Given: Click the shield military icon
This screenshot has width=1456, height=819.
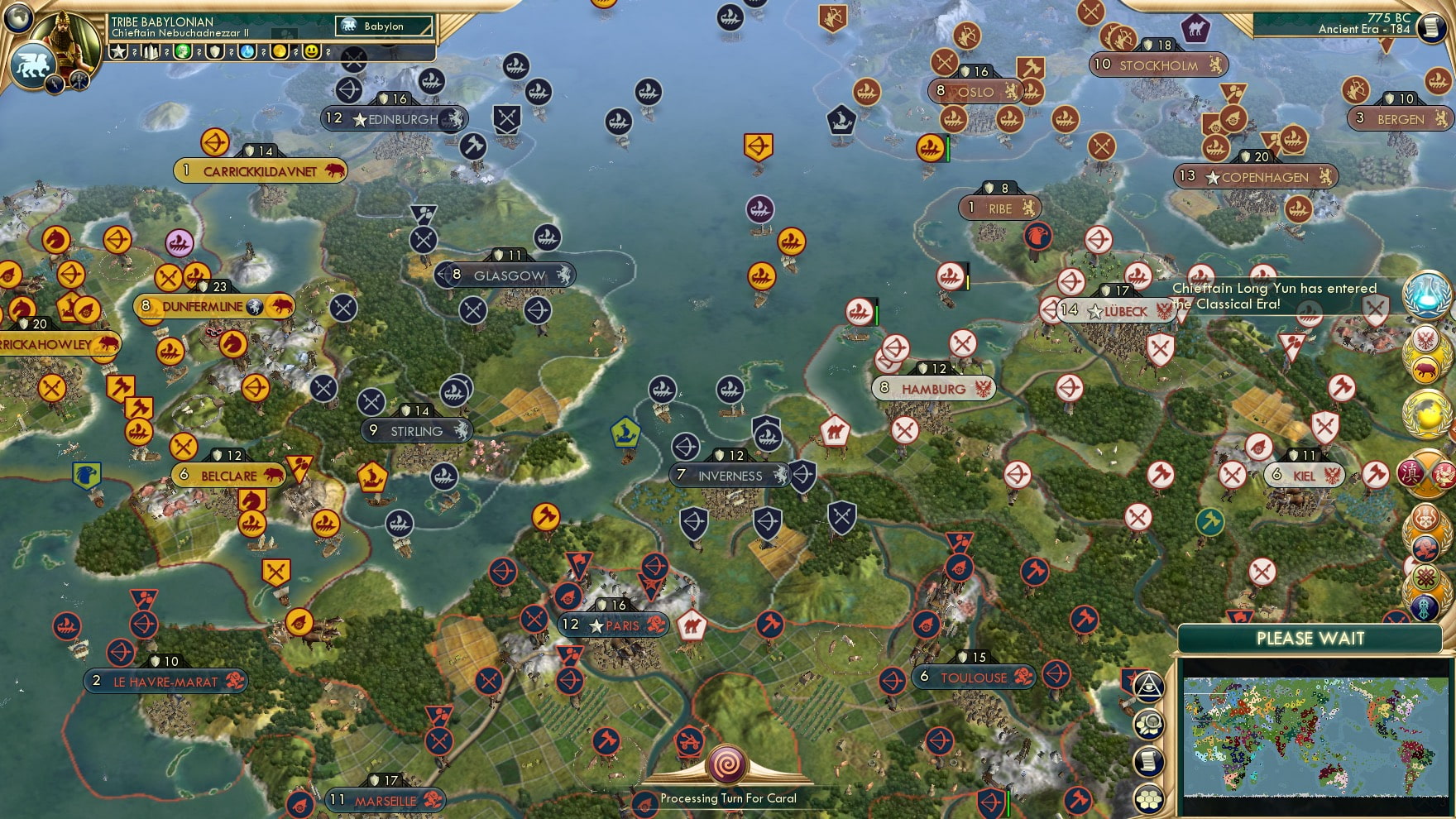Looking at the screenshot, I should (215, 52).
